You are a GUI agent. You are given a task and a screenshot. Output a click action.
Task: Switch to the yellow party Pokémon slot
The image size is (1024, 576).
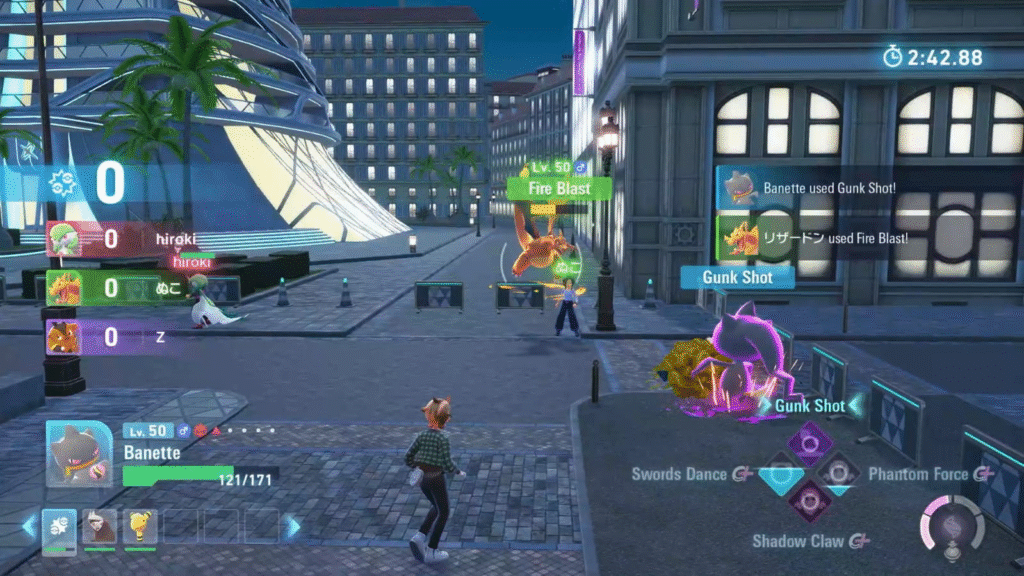coord(140,526)
